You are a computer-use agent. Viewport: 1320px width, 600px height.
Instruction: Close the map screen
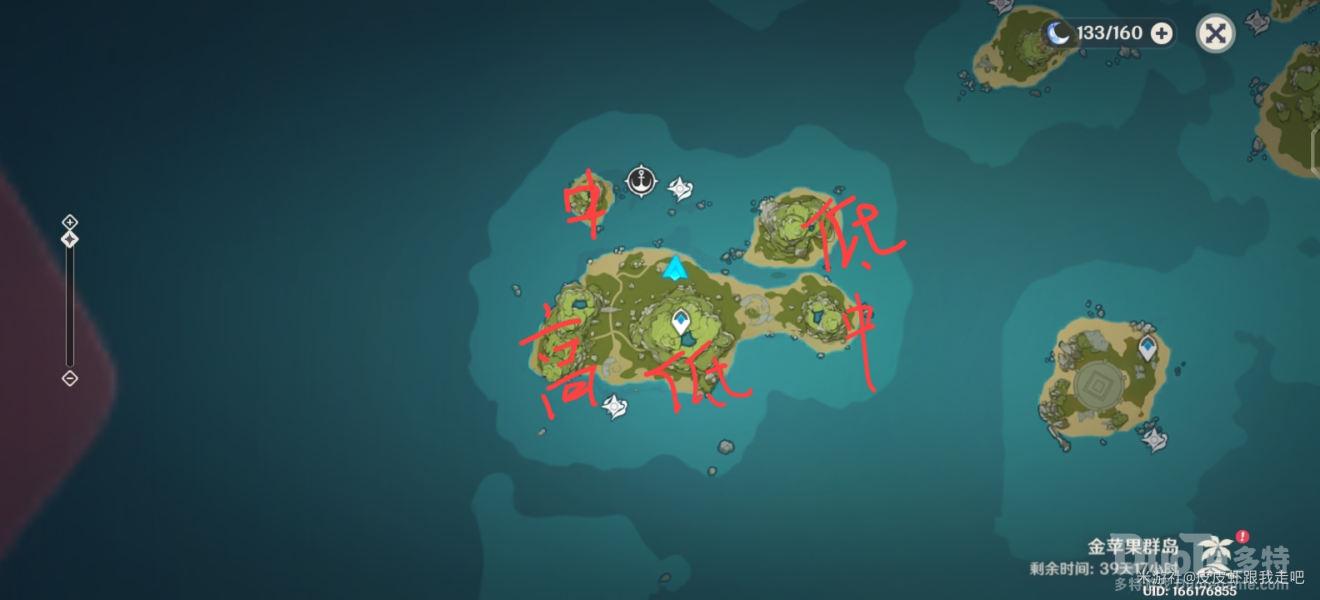[1215, 33]
